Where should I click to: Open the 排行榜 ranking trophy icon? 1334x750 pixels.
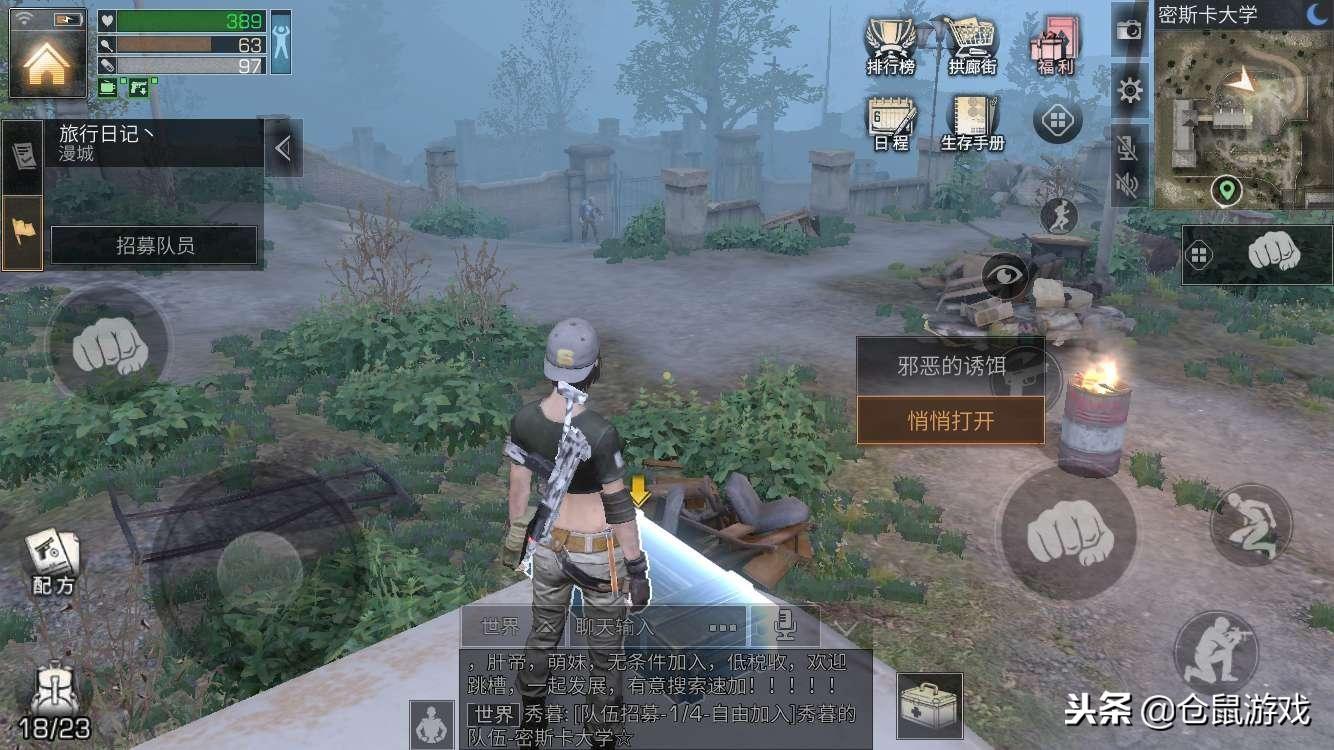[890, 46]
